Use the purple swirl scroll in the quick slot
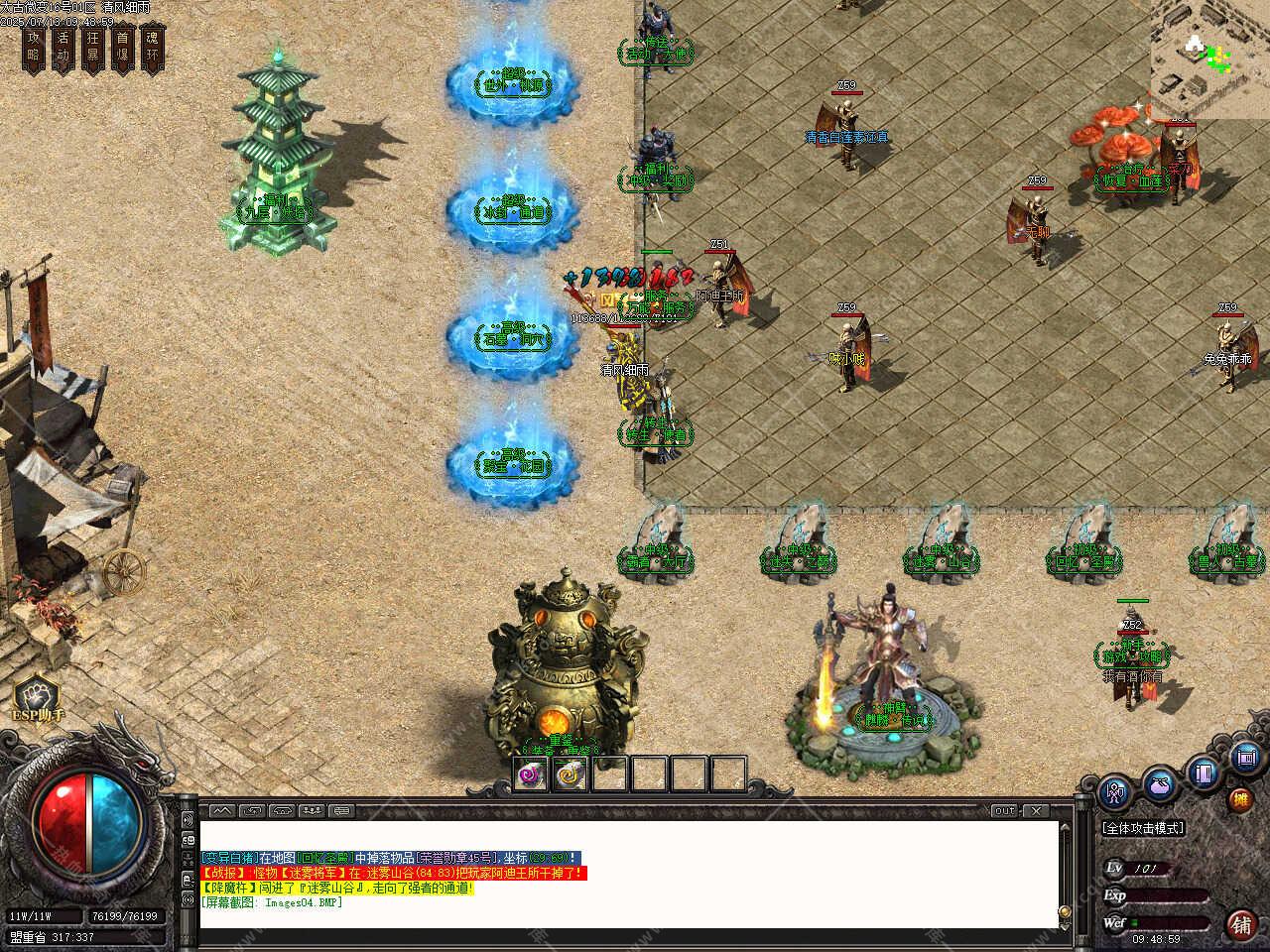 [532, 773]
